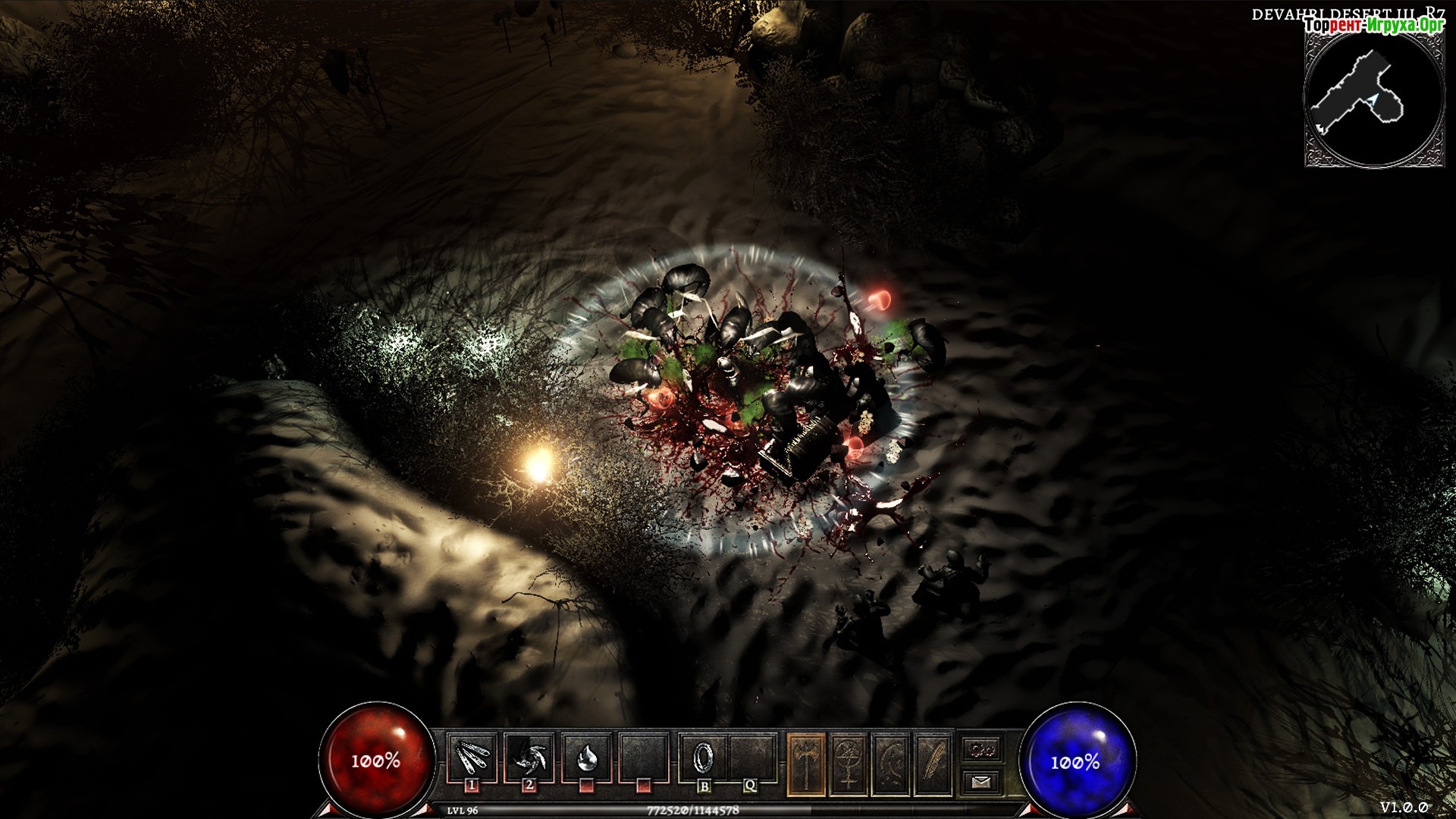This screenshot has height=819, width=1456.
Task: Open the highlighted axe panel button
Action: point(806,764)
